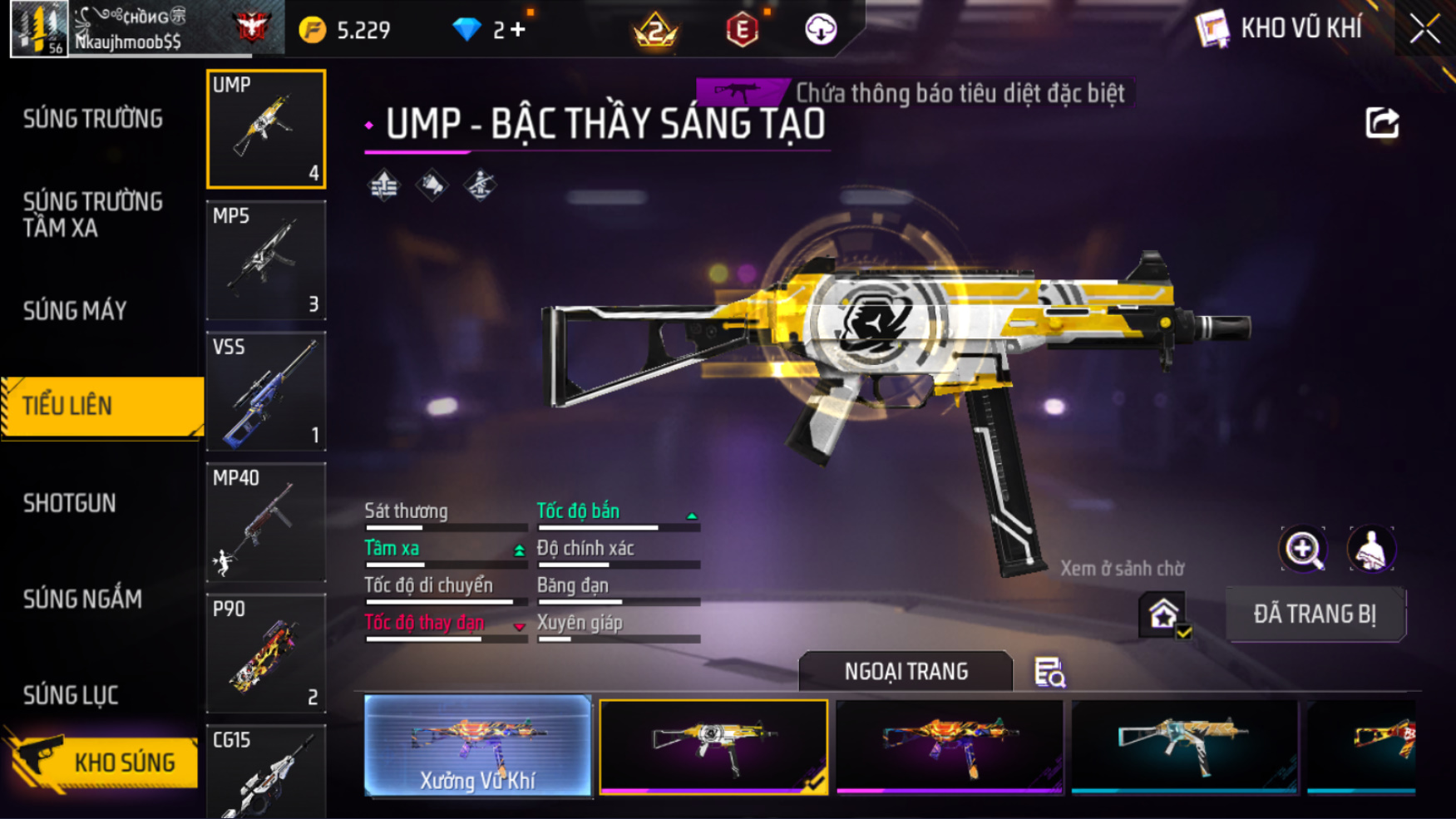Select the Súng Trường category
1456x819 pixels.
click(x=93, y=119)
